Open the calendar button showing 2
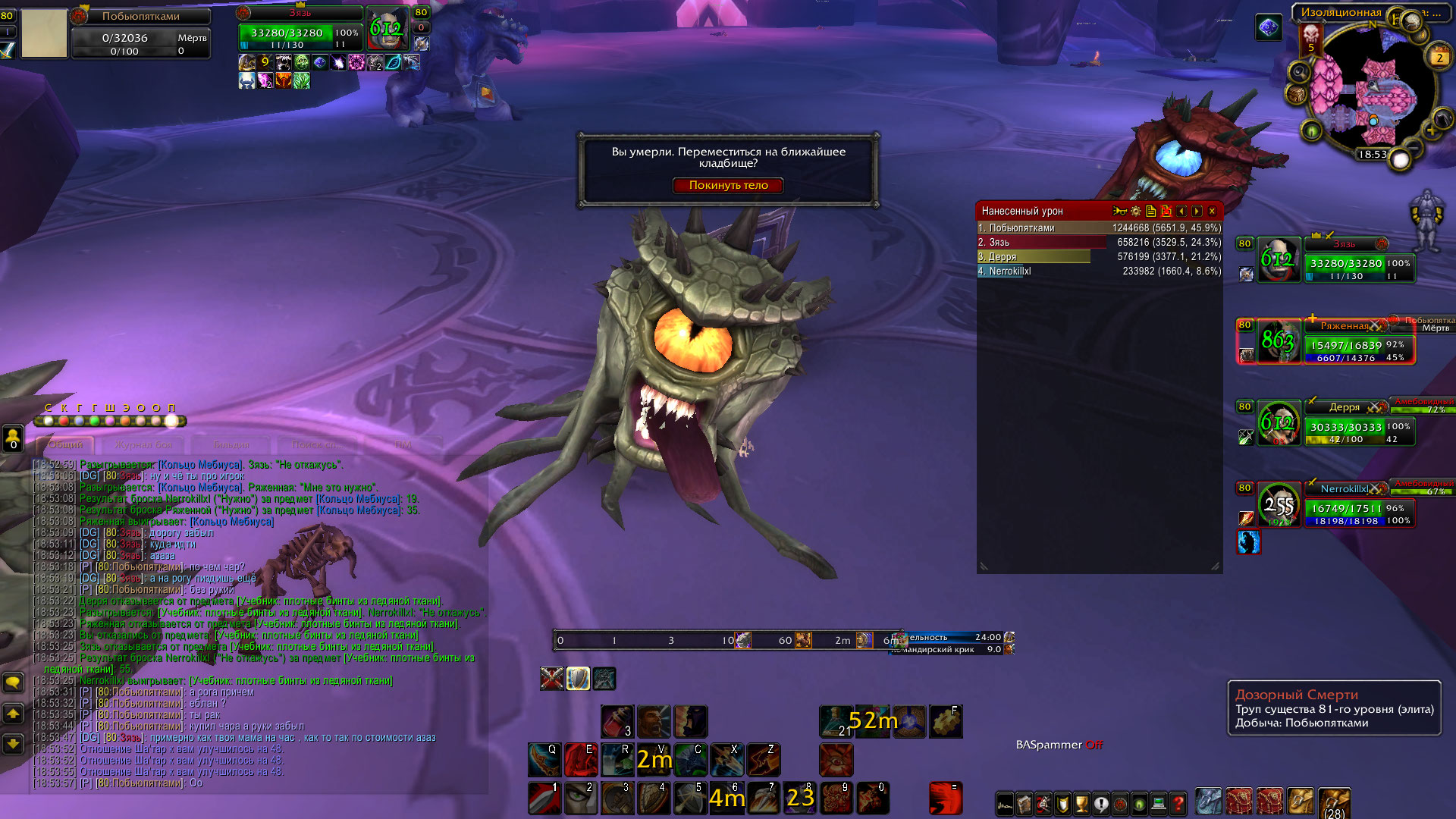This screenshot has height=819, width=1456. (1439, 58)
